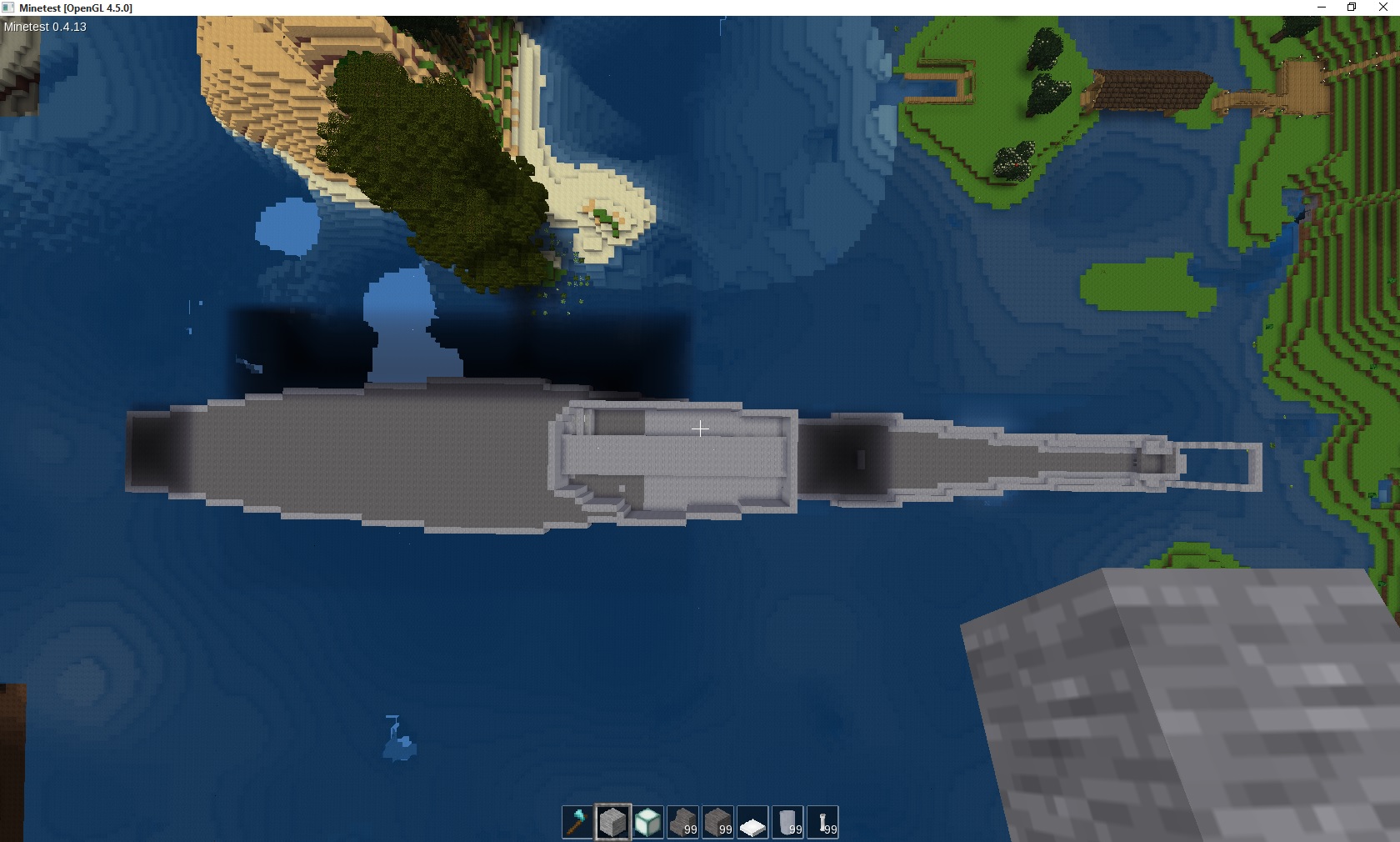Image resolution: width=1400 pixels, height=842 pixels.
Task: Select the stone stairs stack of 99
Action: 683,823
